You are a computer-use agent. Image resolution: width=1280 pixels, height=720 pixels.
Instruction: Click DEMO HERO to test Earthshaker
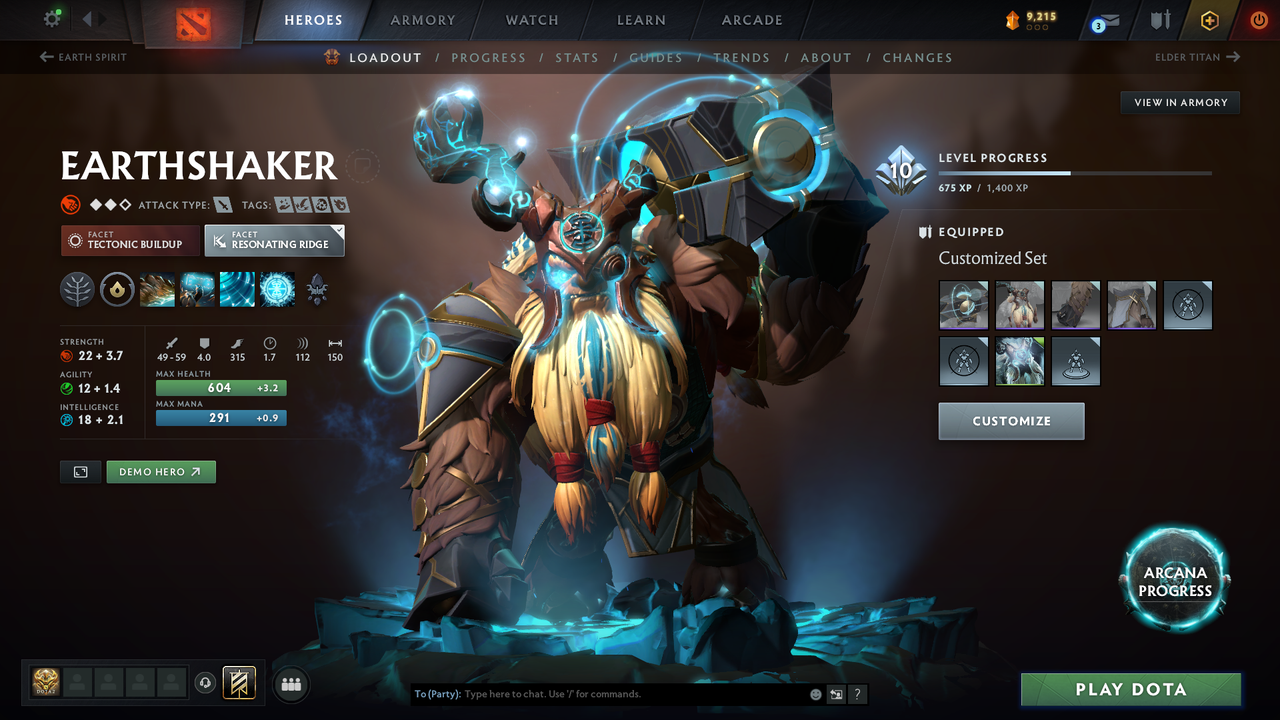161,471
